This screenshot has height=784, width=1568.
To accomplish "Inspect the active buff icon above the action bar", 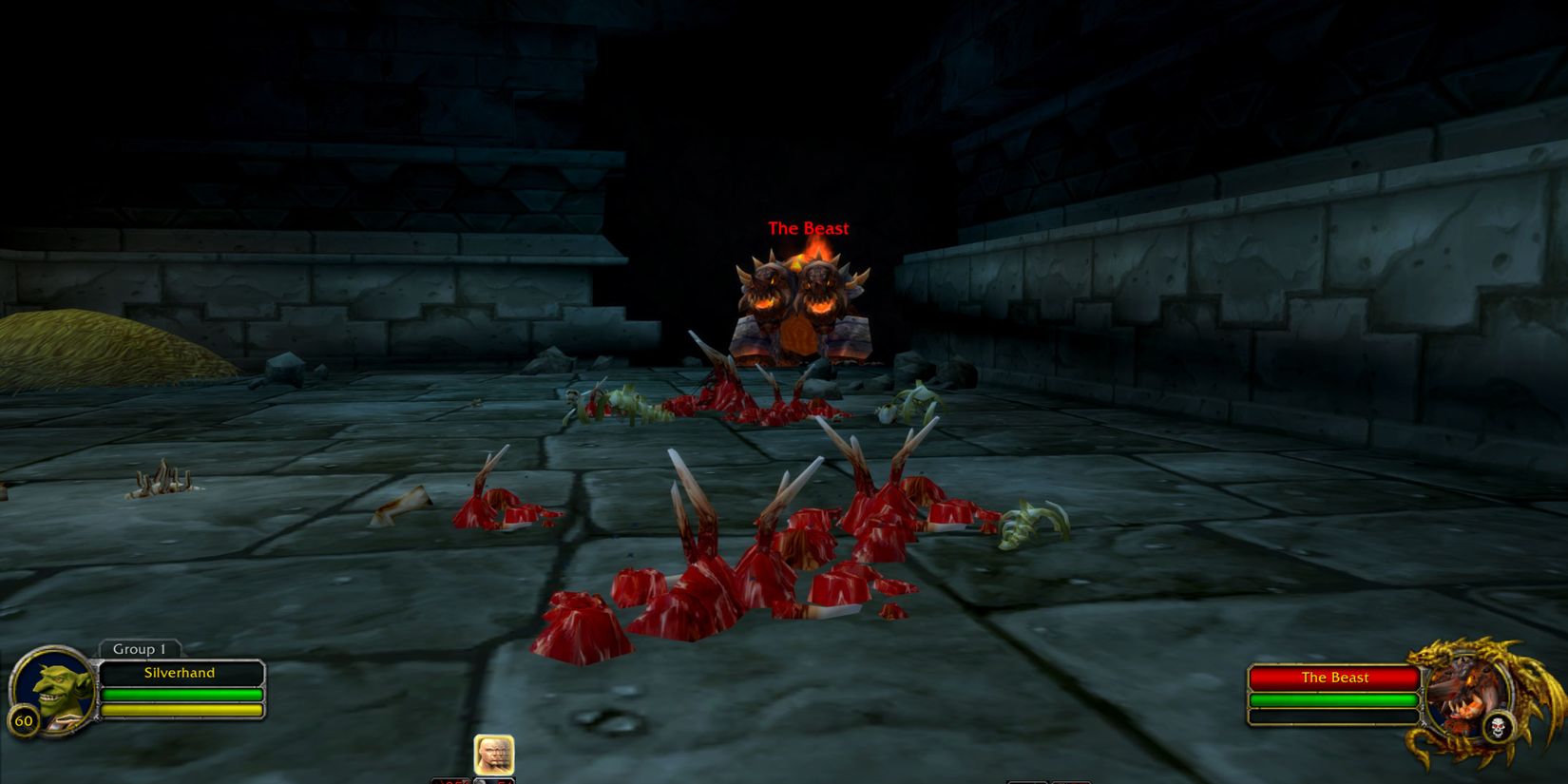I will [x=494, y=754].
